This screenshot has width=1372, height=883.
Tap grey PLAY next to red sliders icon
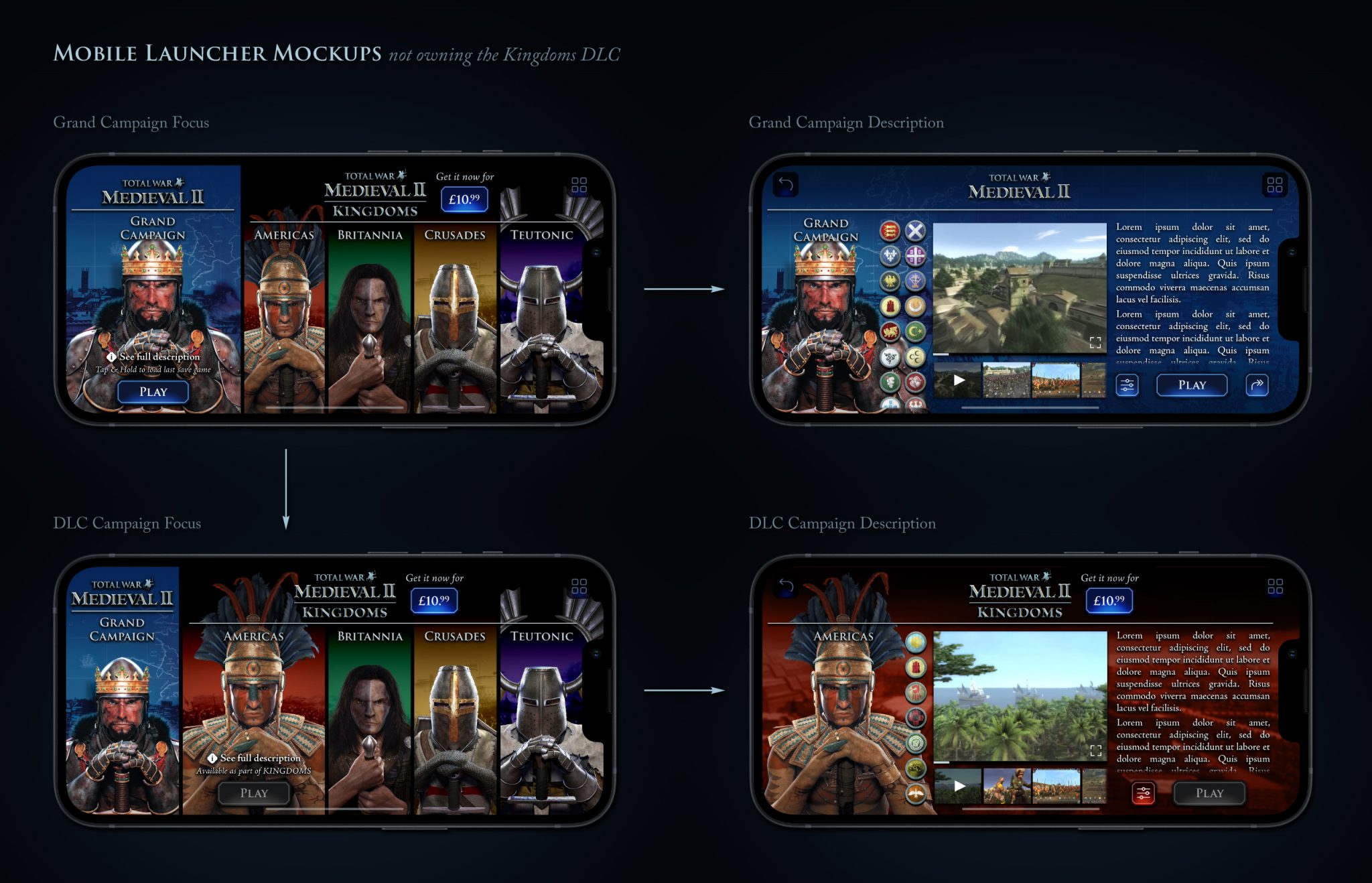click(x=1209, y=793)
